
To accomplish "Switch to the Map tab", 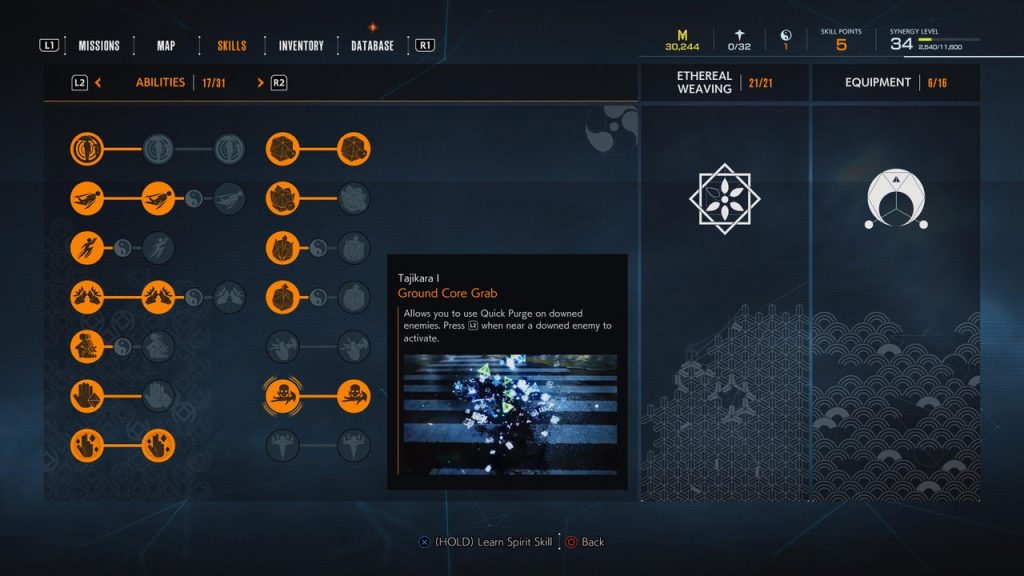I will 166,46.
